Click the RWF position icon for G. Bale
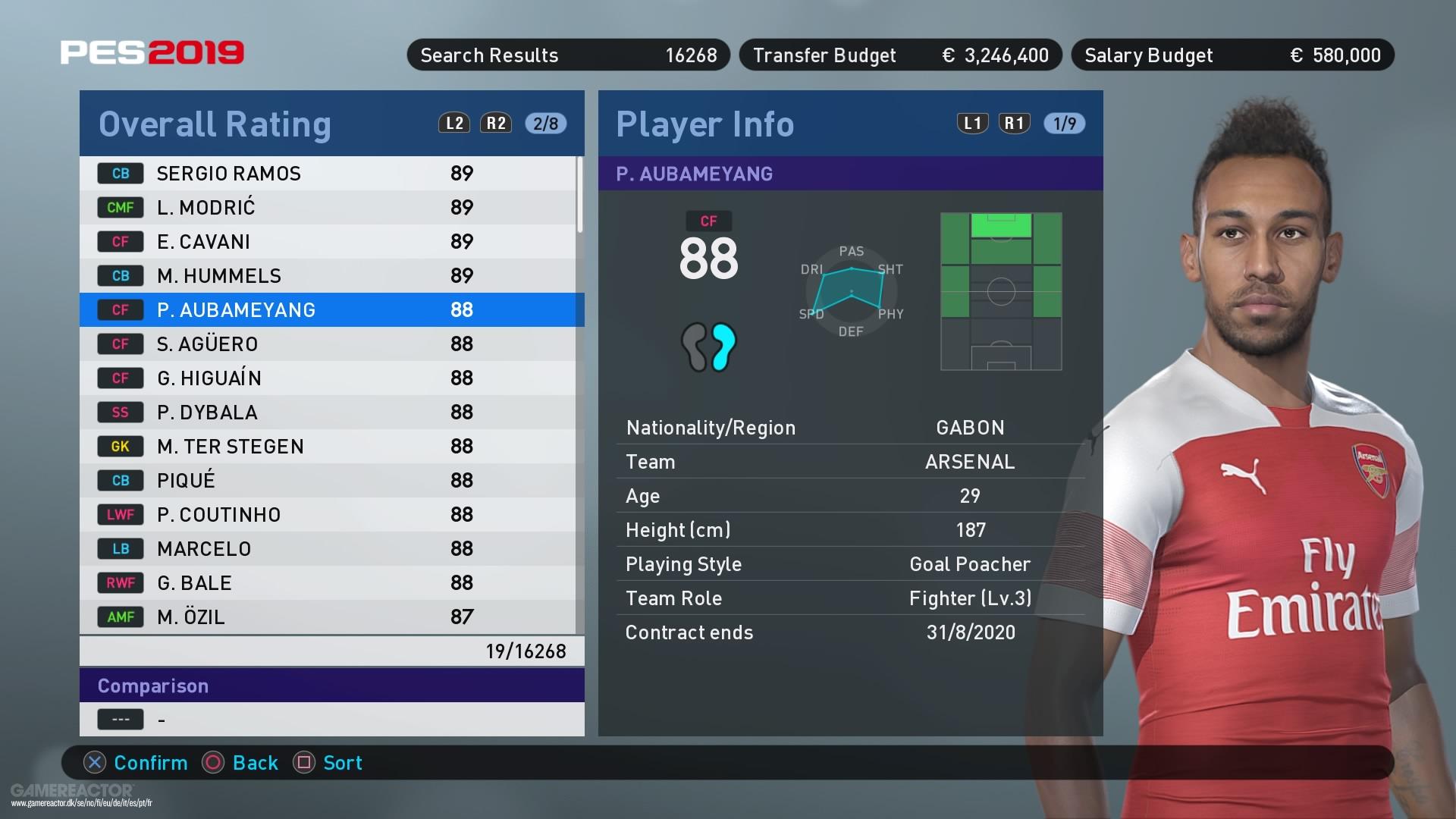The height and width of the screenshot is (819, 1456). [x=121, y=582]
